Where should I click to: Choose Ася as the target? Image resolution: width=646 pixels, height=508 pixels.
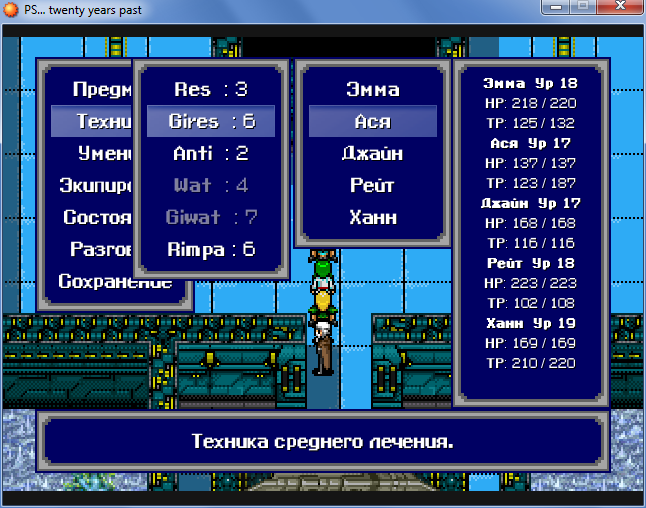pos(372,121)
